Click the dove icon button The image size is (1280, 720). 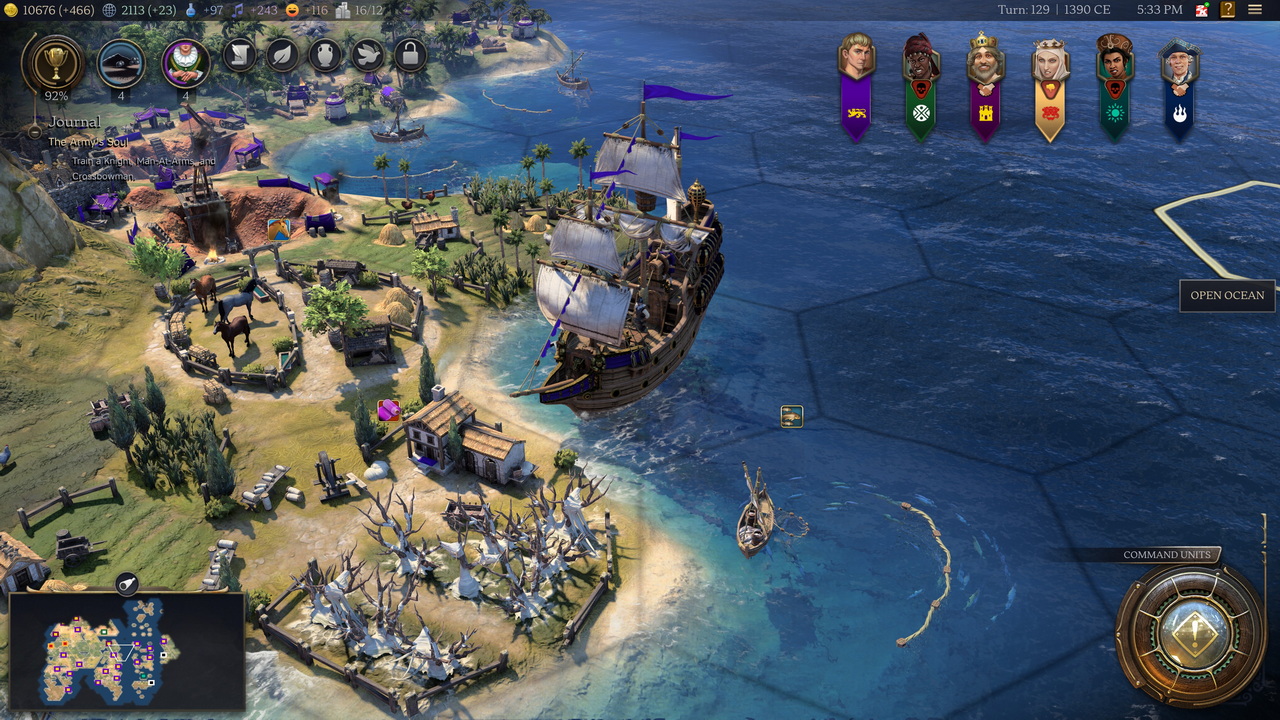point(368,54)
